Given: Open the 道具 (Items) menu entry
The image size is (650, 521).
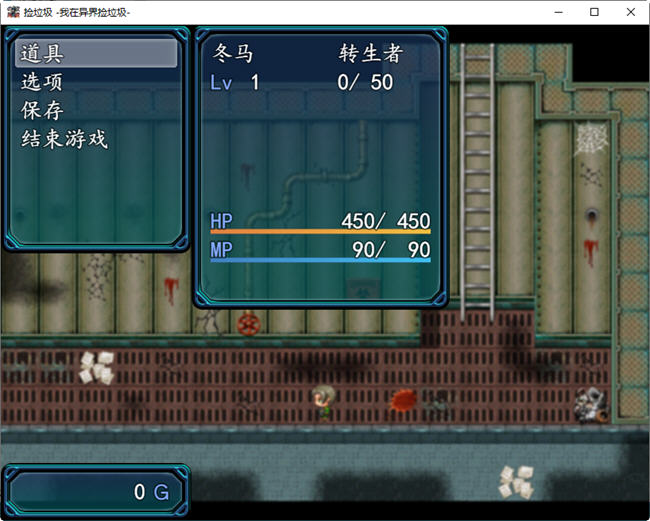Looking at the screenshot, I should point(96,54).
